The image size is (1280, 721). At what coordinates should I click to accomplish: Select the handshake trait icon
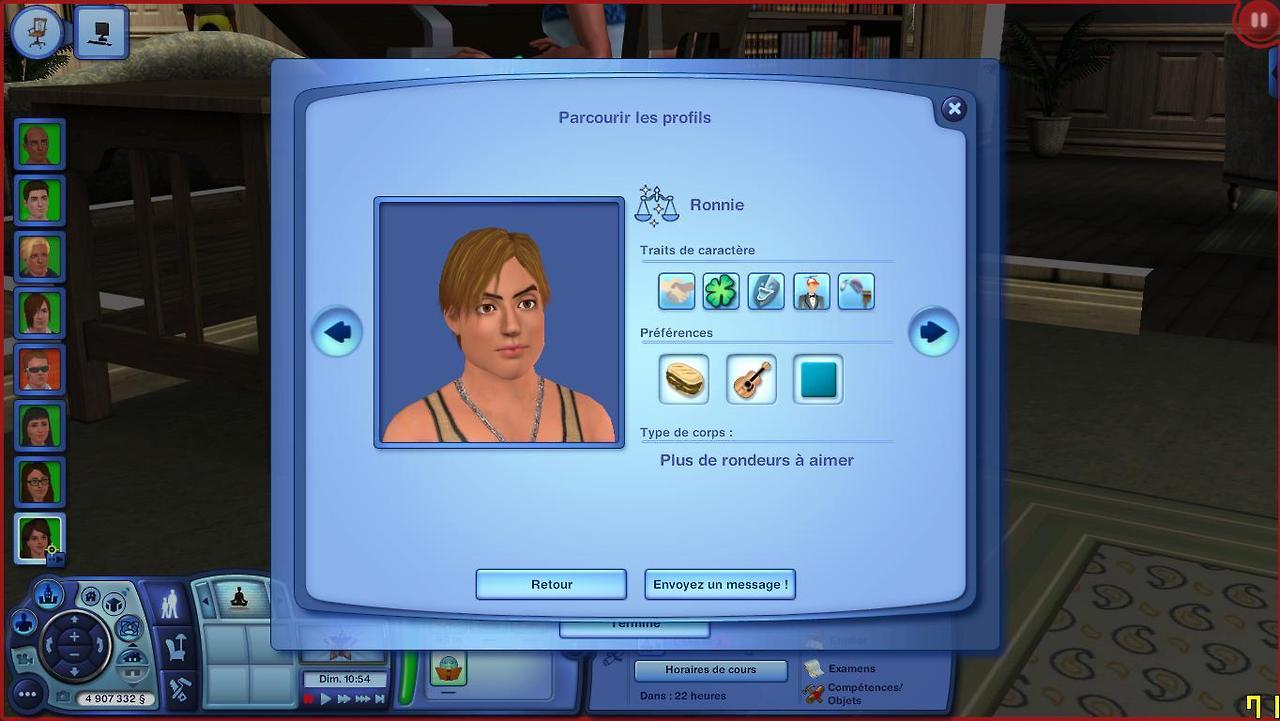(x=677, y=292)
